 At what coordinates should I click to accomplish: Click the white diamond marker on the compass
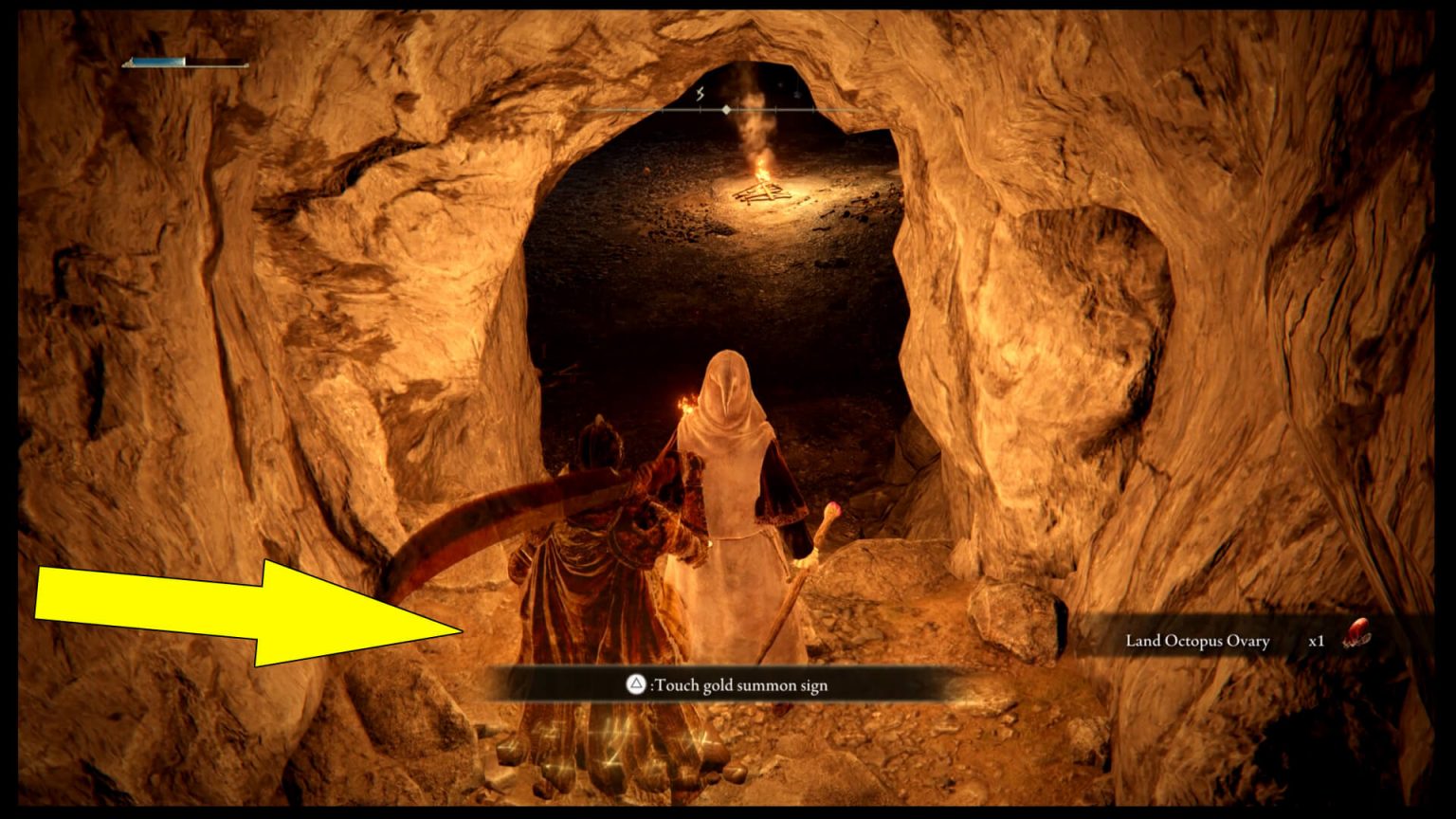[x=727, y=110]
